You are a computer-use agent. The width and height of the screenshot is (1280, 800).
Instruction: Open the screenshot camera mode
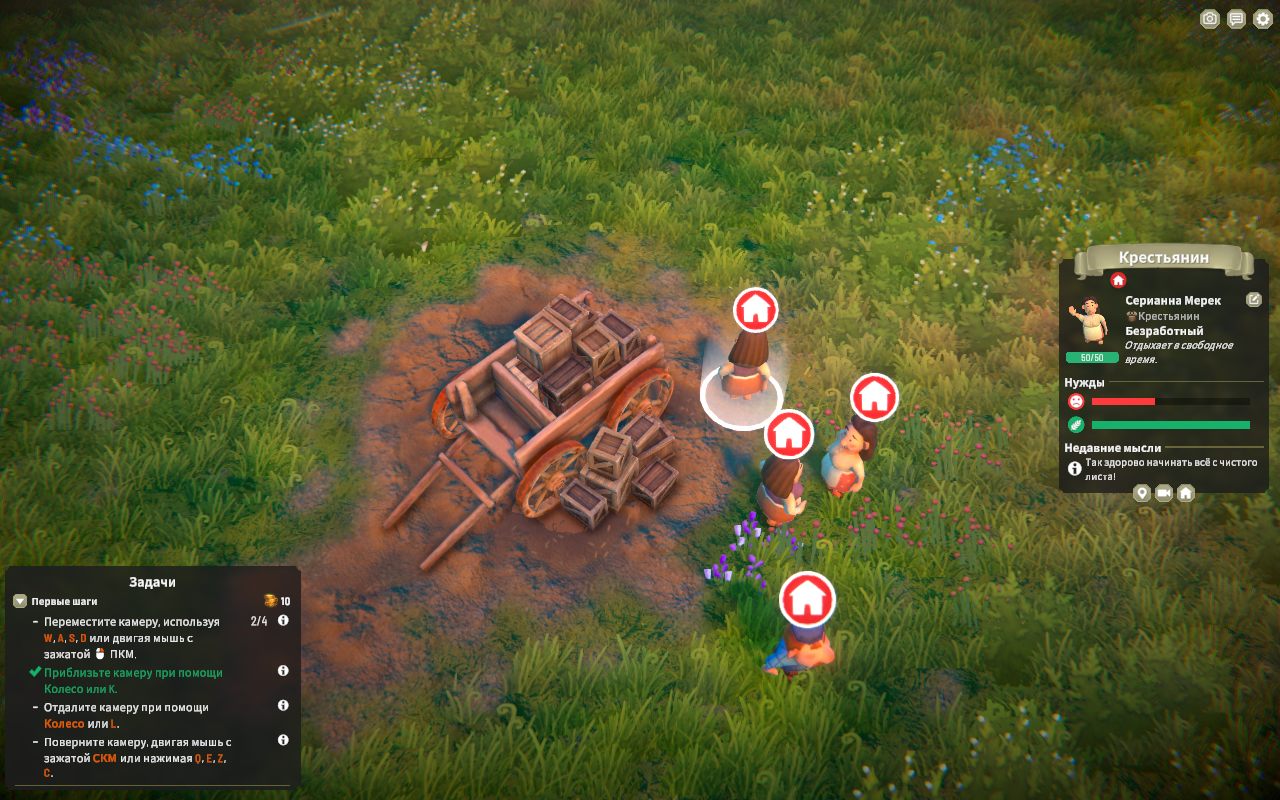[1210, 19]
